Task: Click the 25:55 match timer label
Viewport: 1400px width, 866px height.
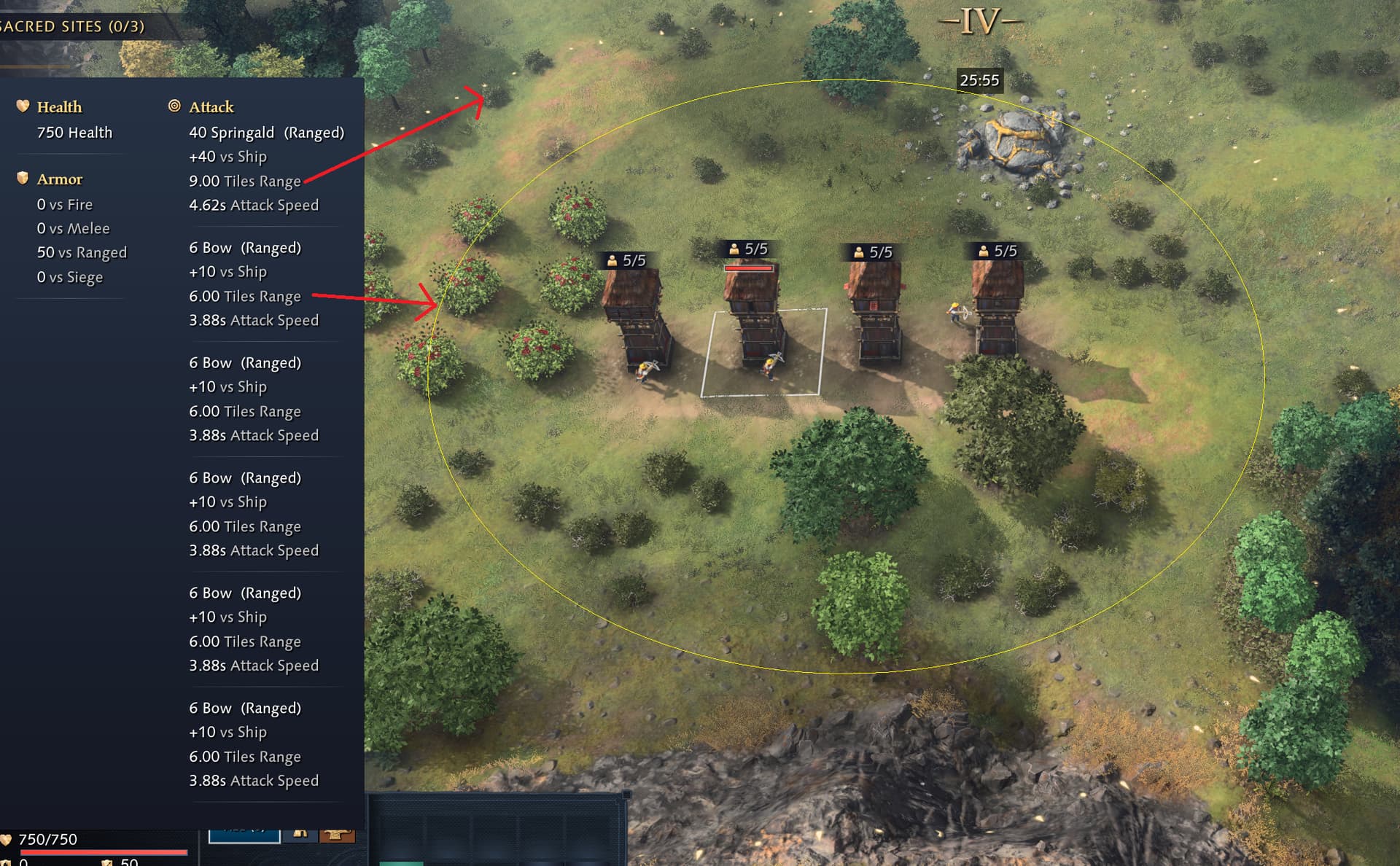Action: coord(980,81)
